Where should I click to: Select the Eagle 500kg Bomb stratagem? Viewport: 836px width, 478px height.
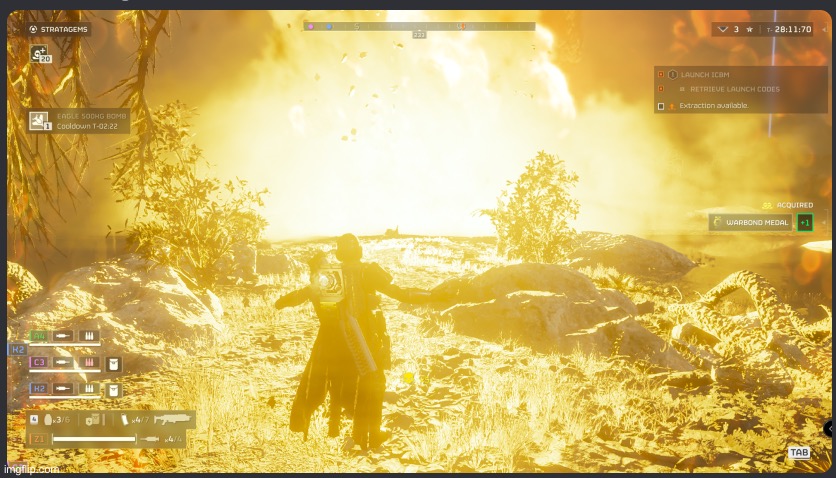79,121
